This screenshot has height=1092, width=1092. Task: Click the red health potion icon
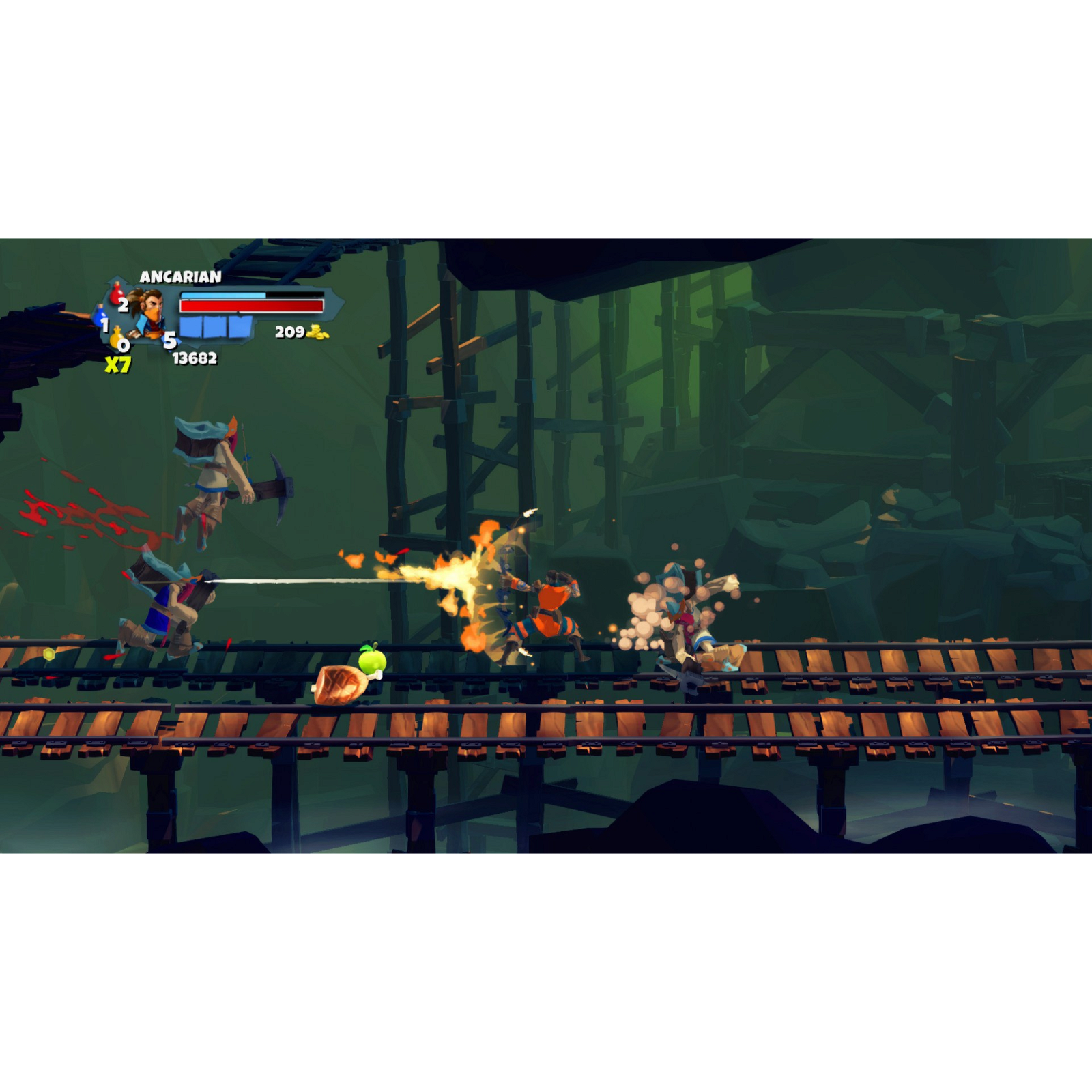coord(117,293)
